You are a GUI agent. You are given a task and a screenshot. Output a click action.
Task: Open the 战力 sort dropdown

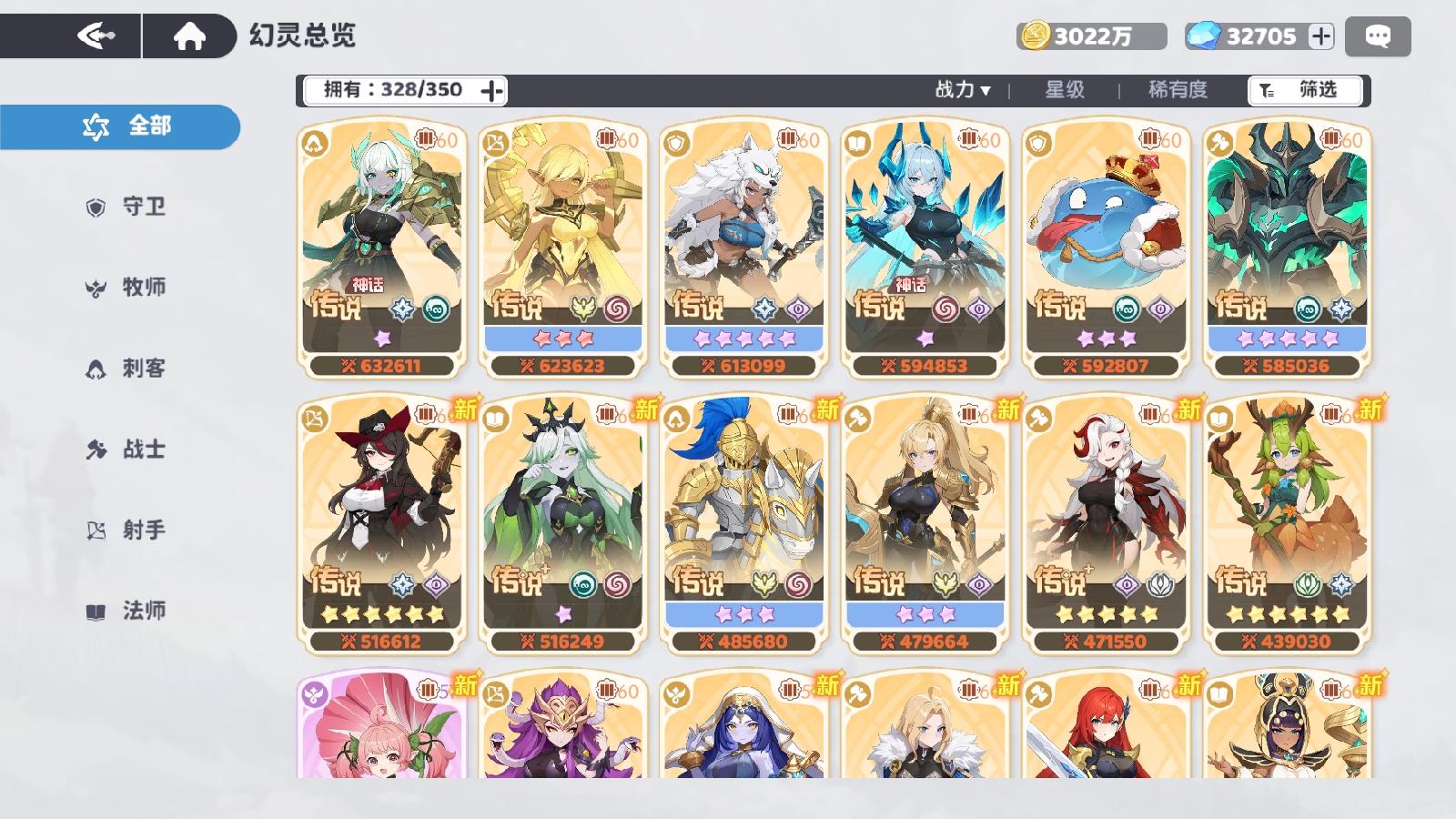[x=959, y=90]
